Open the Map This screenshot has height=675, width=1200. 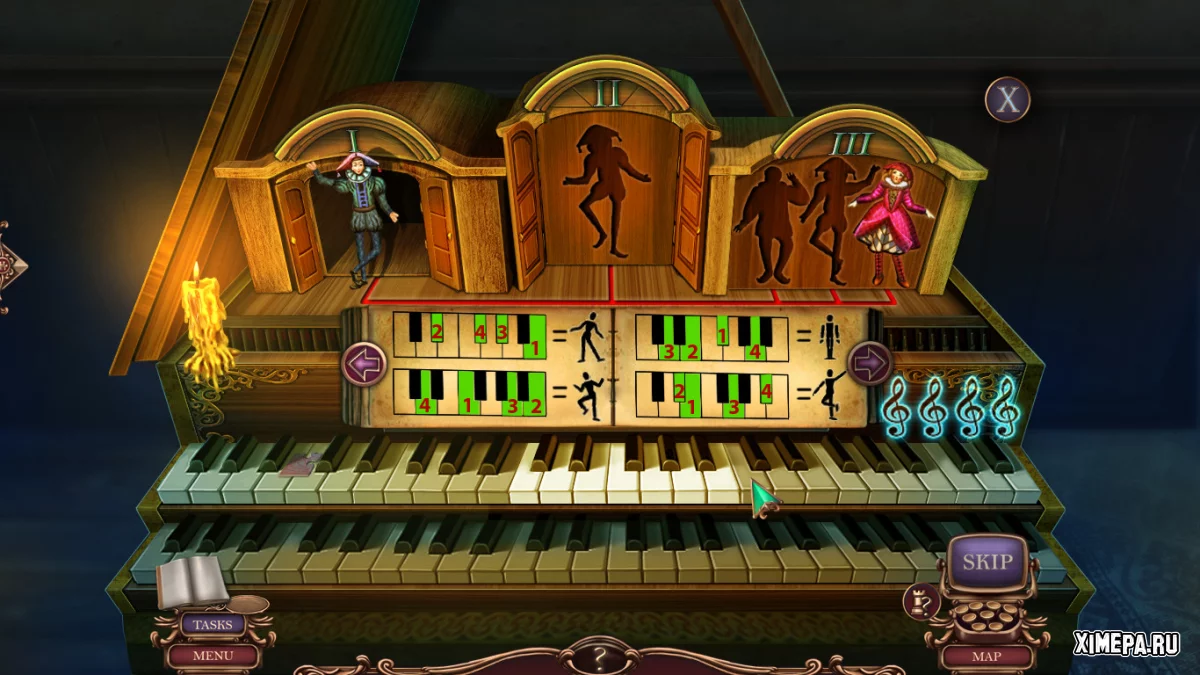pyautogui.click(x=986, y=657)
